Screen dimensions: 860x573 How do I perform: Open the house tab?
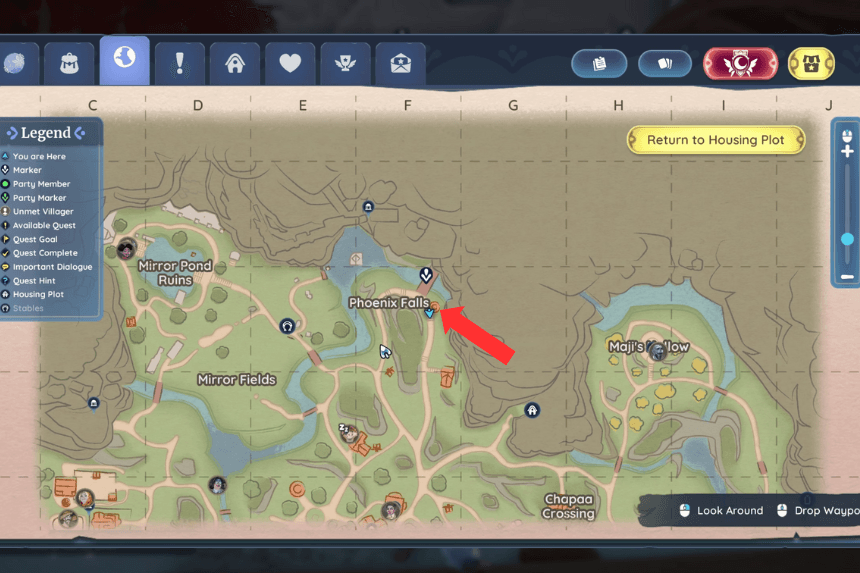tap(235, 63)
